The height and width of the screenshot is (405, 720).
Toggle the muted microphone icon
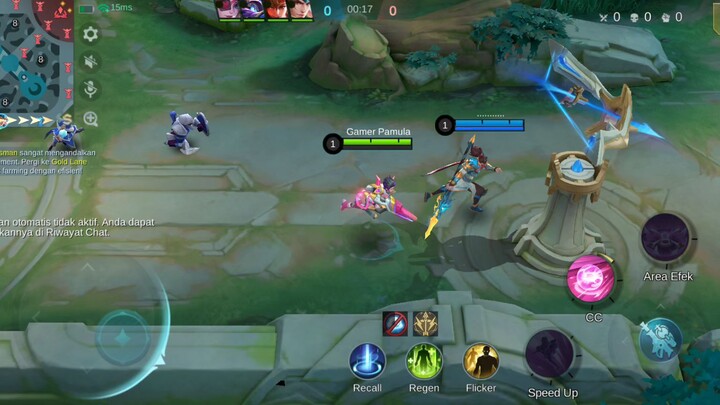click(x=91, y=90)
